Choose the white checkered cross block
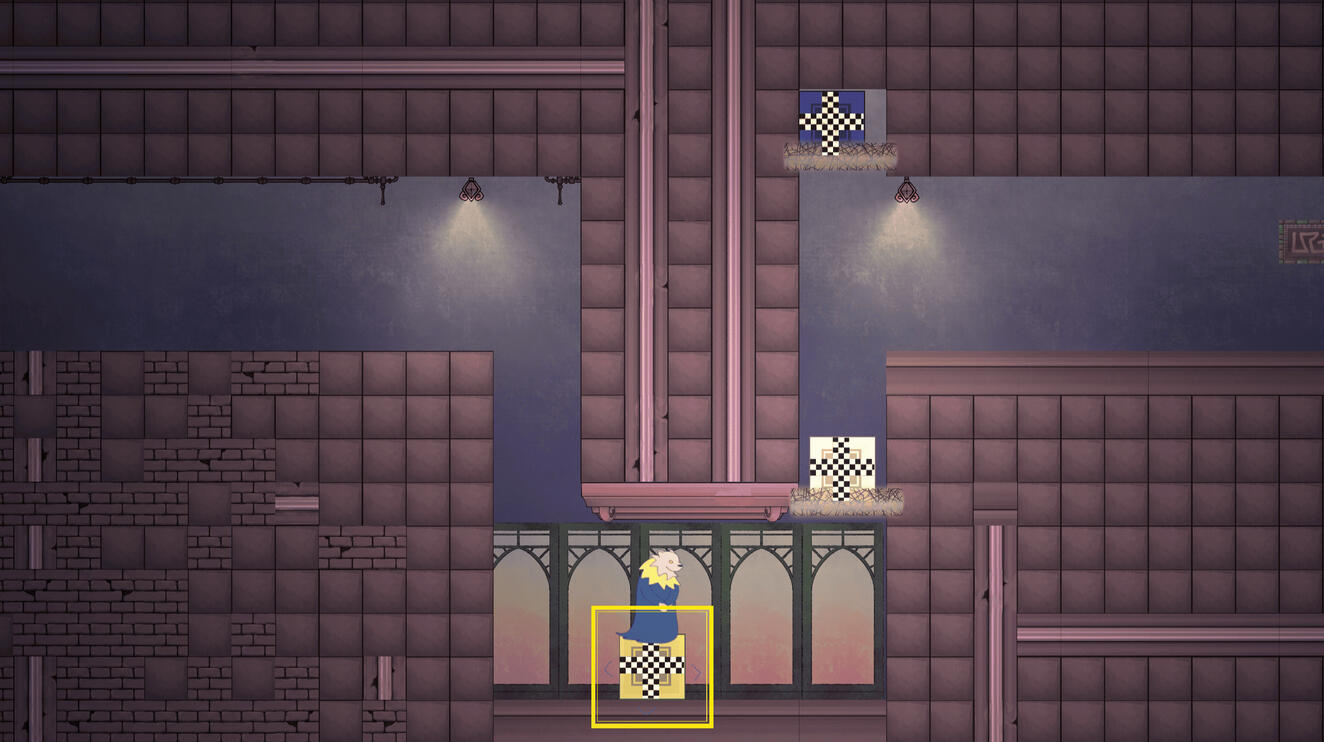Screen dimensions: 1324x742 pyautogui.click(x=842, y=467)
